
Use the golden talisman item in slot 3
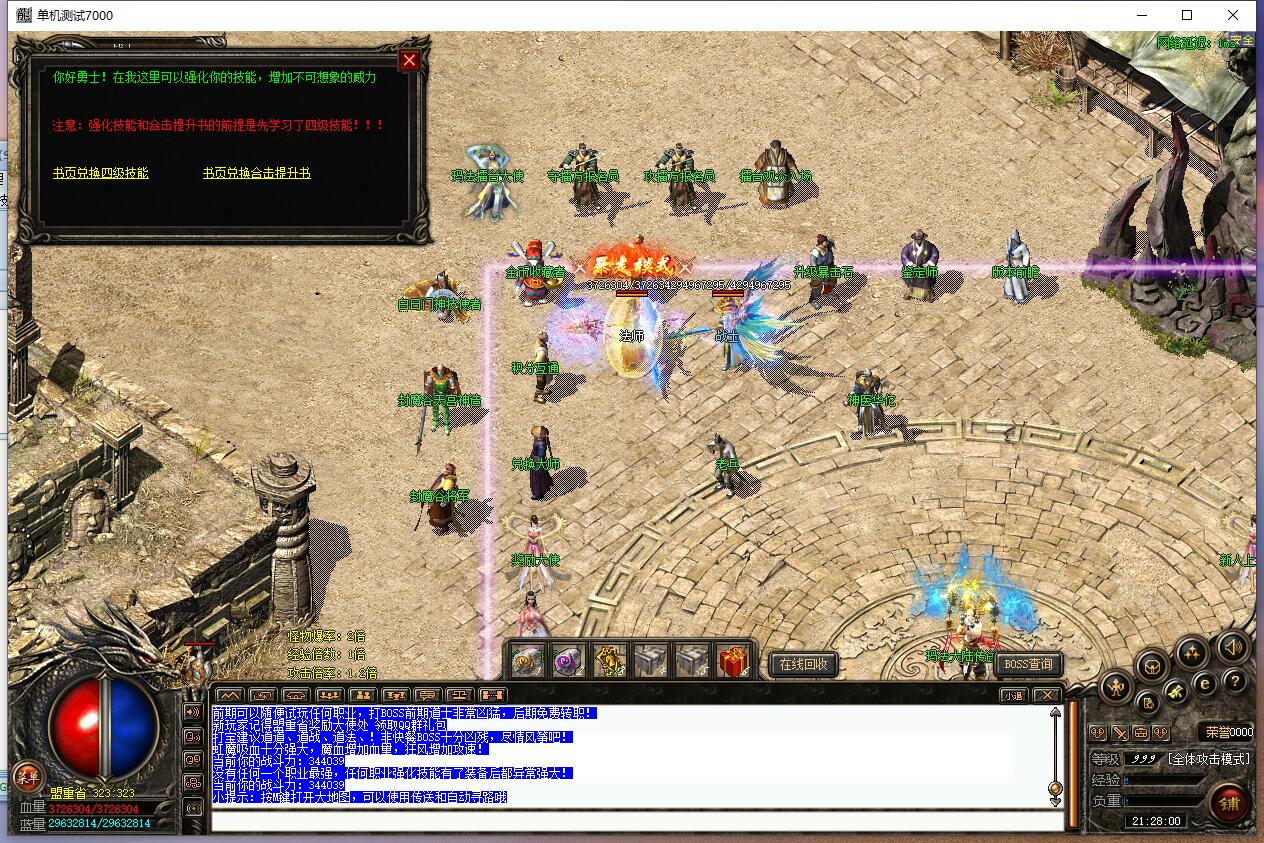(x=610, y=661)
